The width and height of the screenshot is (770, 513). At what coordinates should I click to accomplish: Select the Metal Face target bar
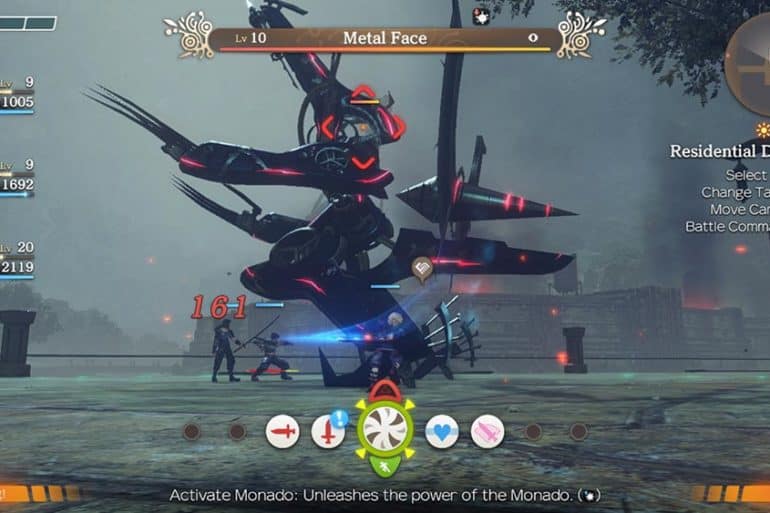pos(384,39)
